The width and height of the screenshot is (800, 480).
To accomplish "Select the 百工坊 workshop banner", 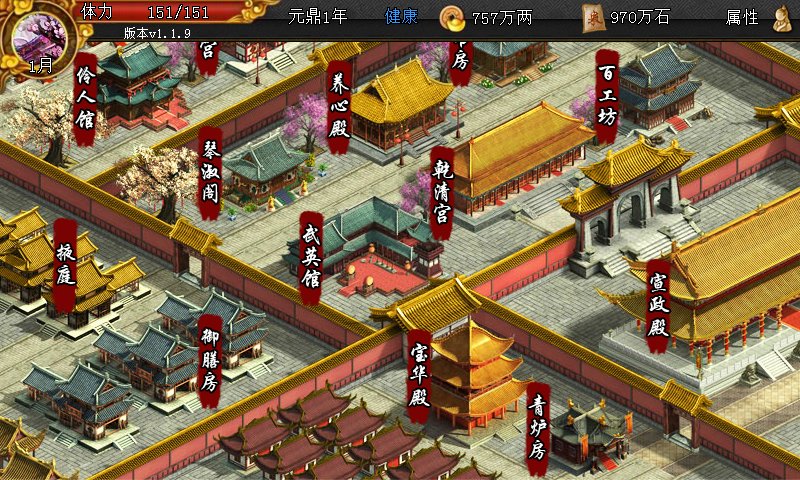I will click(607, 93).
